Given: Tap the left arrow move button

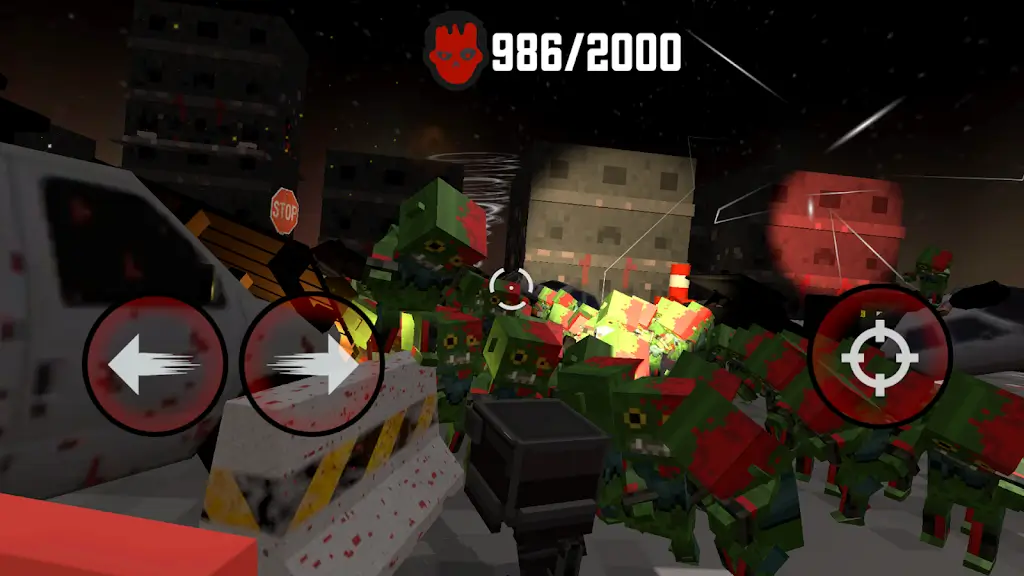Looking at the screenshot, I should click(155, 366).
